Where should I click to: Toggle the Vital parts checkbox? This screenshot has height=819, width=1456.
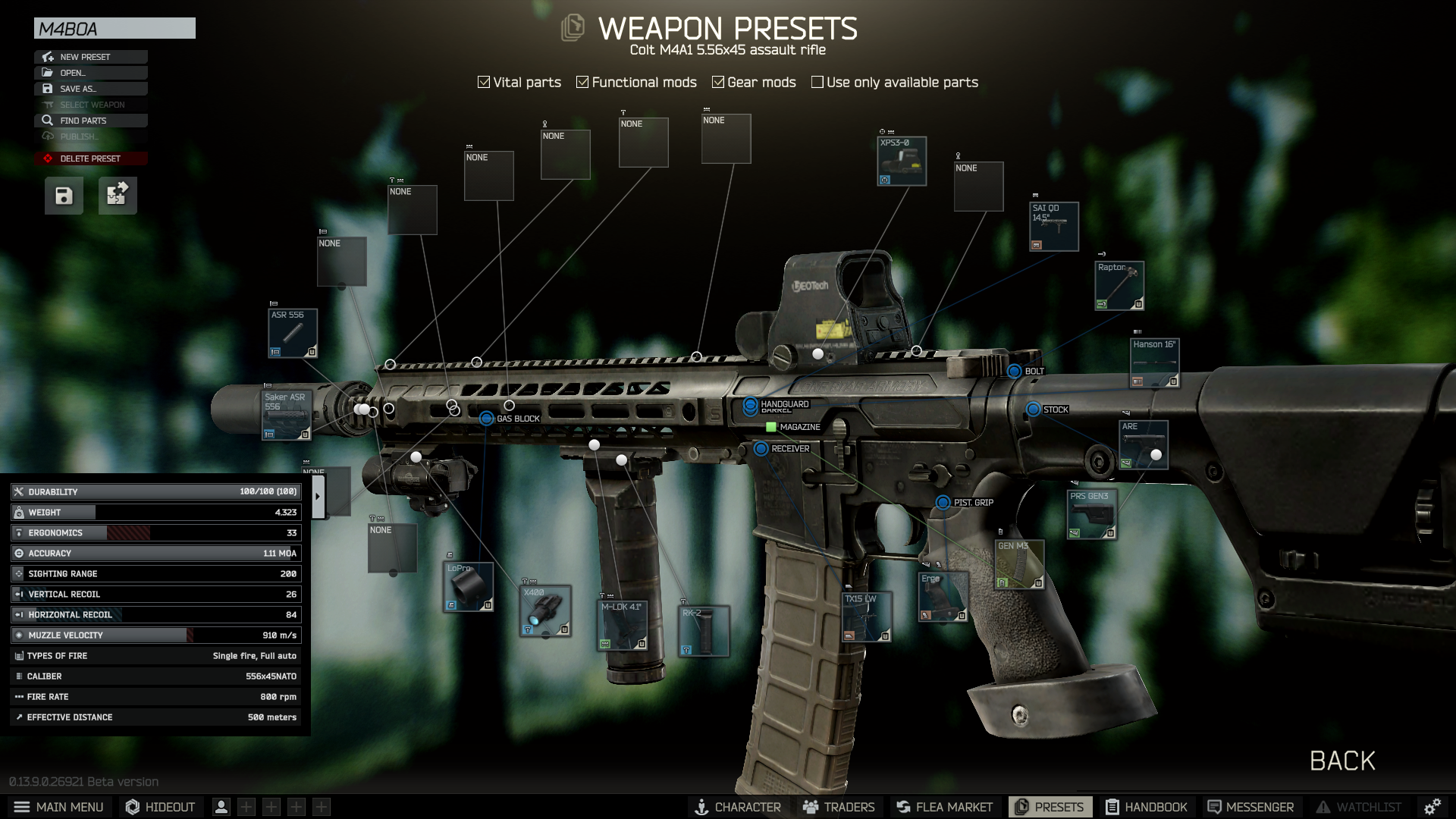point(484,82)
